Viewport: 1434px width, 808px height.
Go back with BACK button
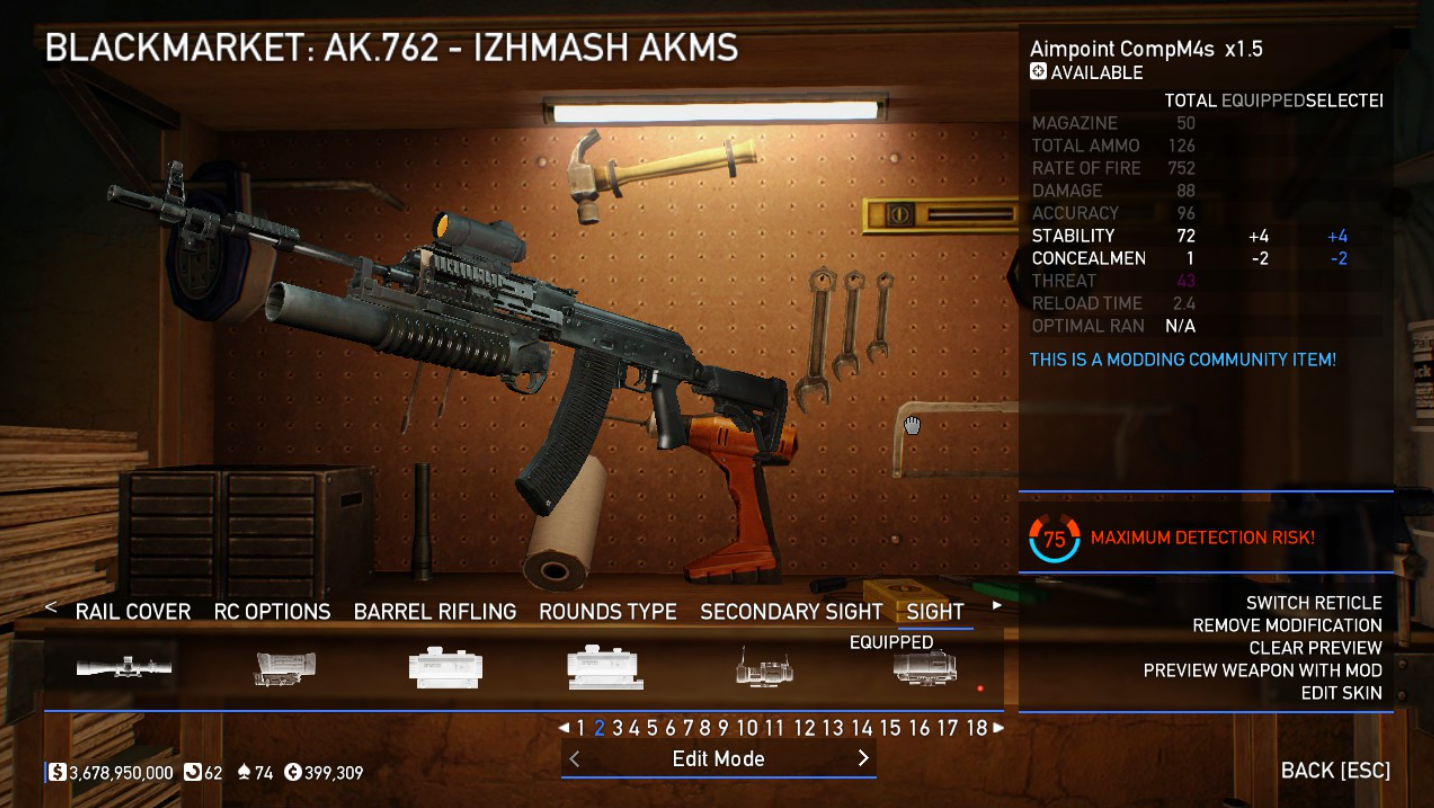point(1335,771)
